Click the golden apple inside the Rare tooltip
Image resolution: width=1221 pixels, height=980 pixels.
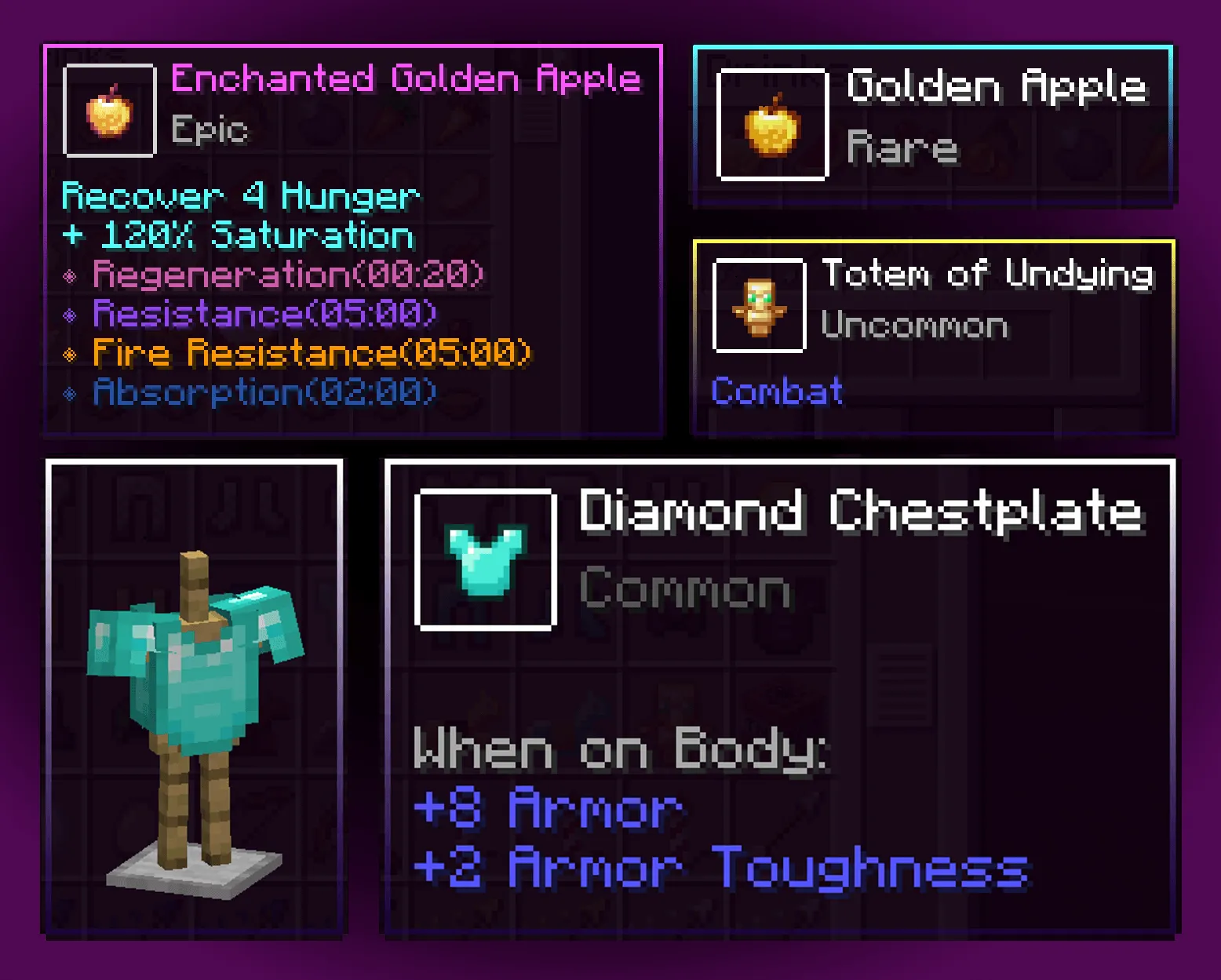click(x=771, y=126)
